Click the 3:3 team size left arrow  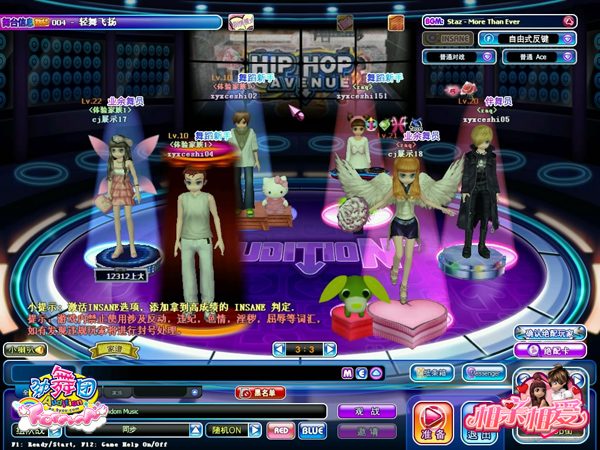click(278, 350)
